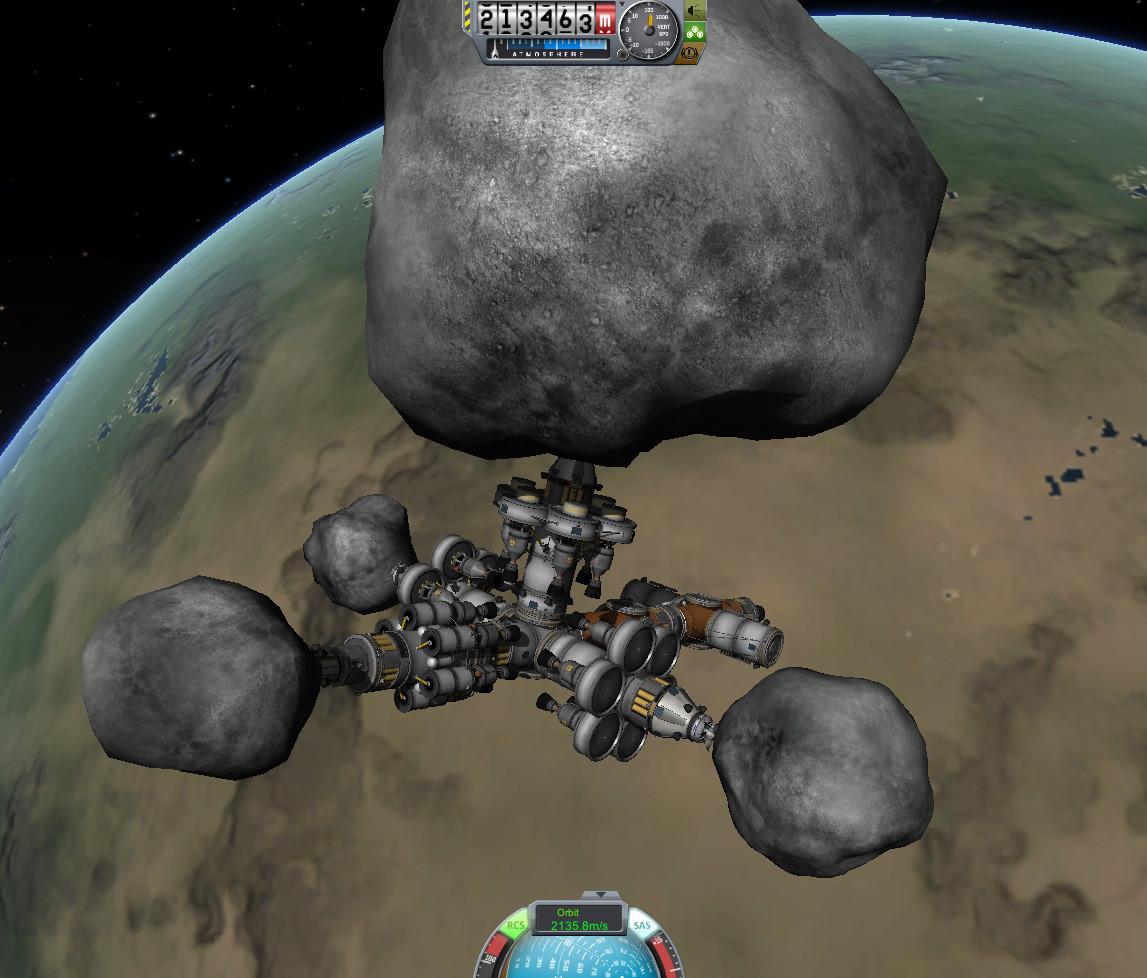Collapse the navball with its arrow tab
This screenshot has height=978, width=1147.
point(598,894)
